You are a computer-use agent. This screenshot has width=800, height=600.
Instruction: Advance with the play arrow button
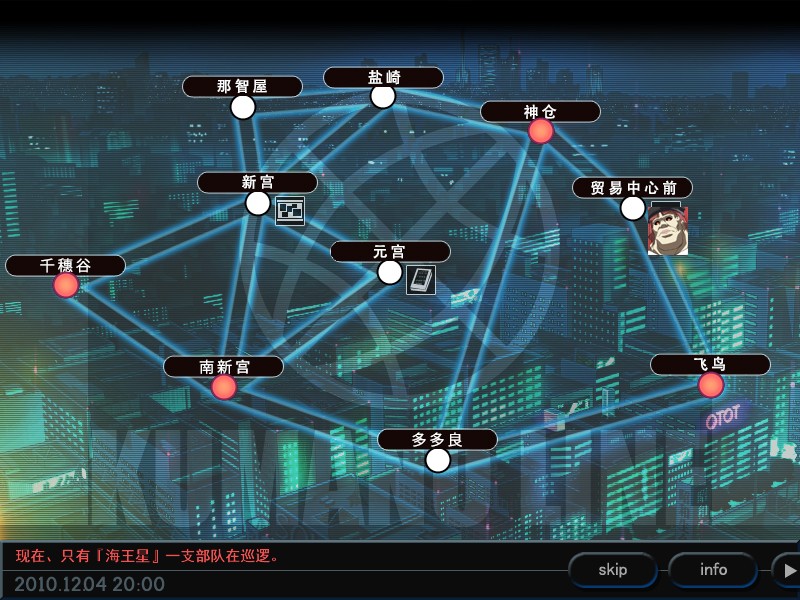pyautogui.click(x=789, y=570)
